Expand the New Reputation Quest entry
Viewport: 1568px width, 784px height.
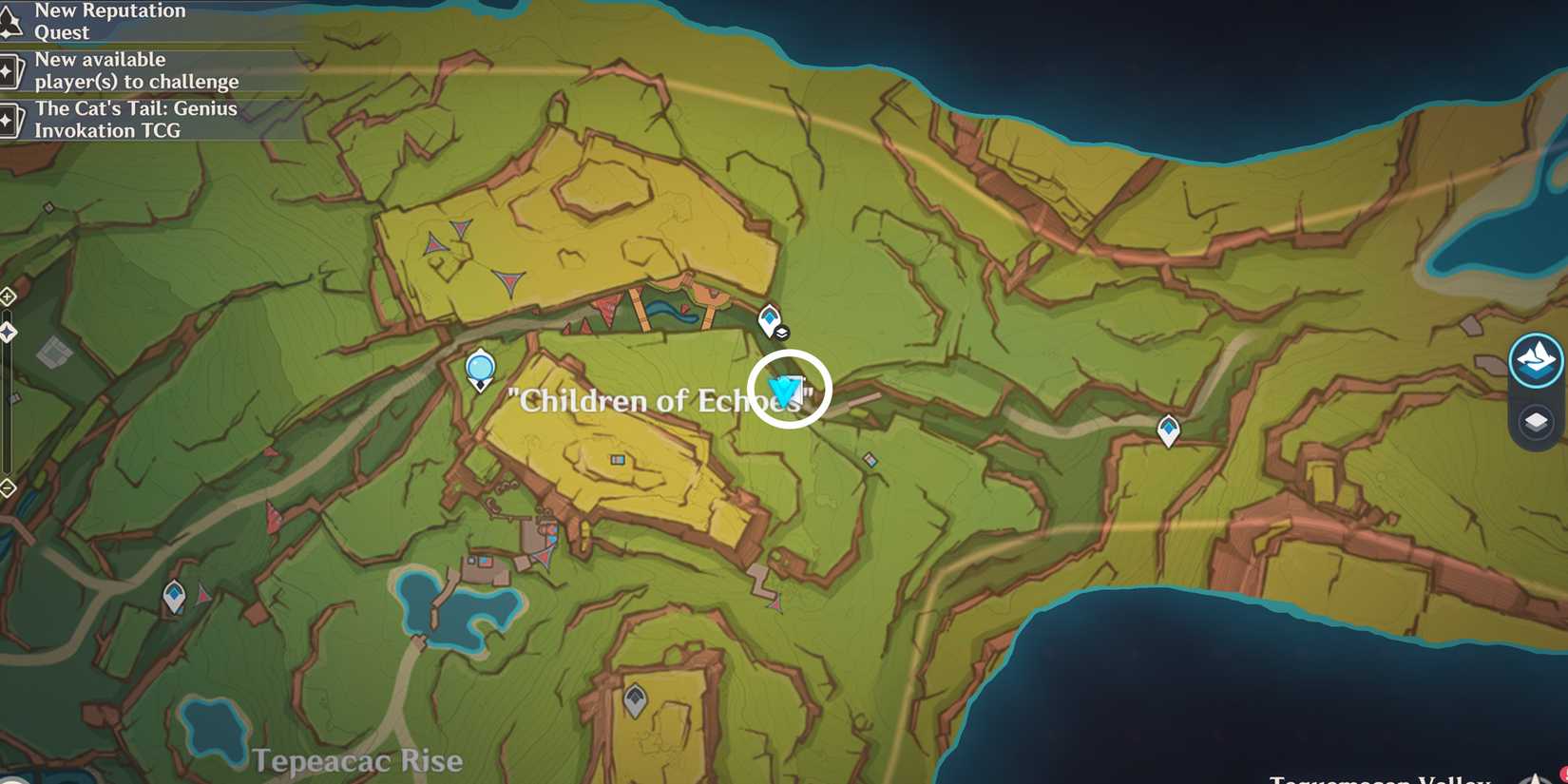109,21
